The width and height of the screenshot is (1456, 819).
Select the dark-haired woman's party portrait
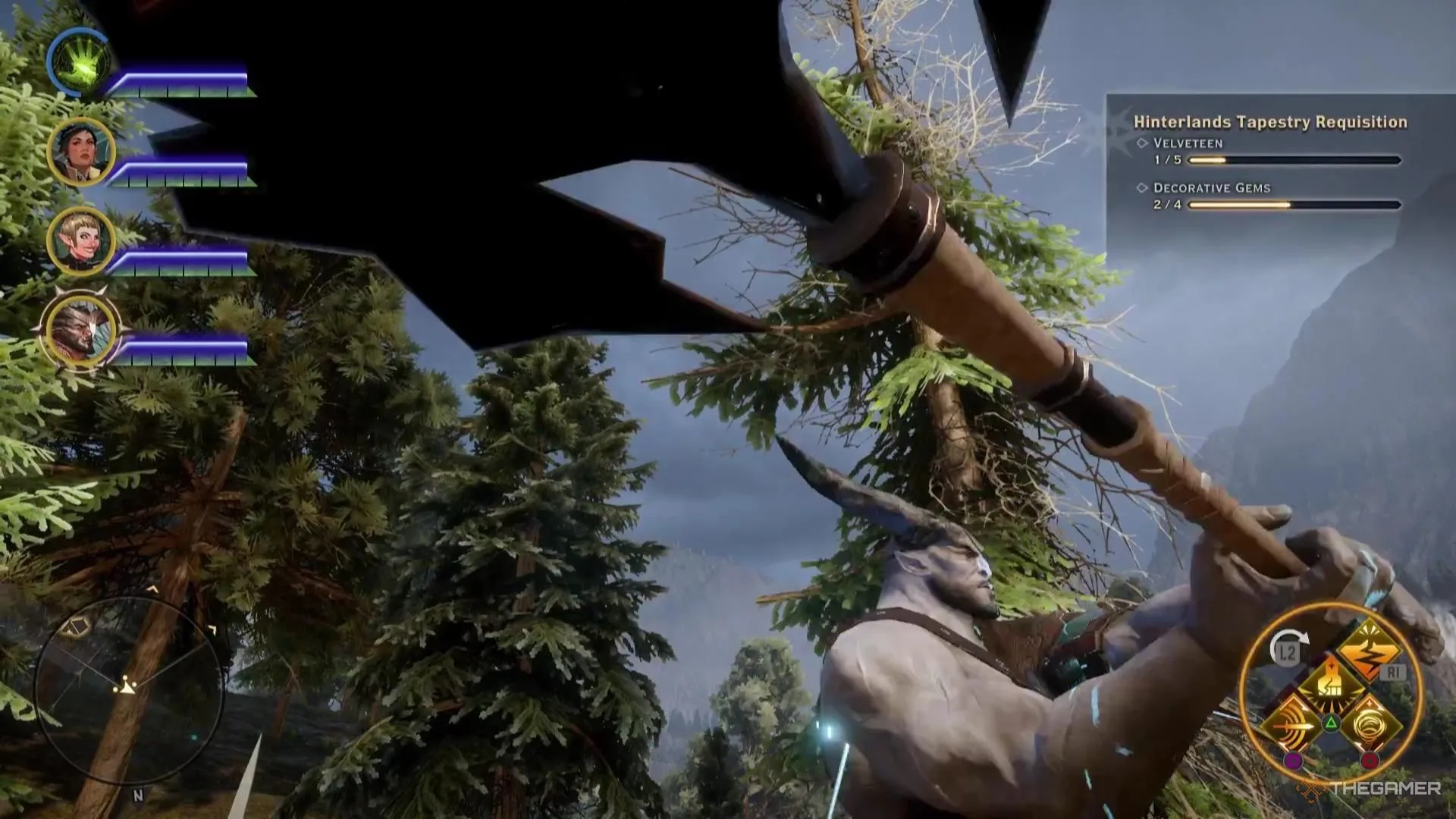(x=80, y=152)
